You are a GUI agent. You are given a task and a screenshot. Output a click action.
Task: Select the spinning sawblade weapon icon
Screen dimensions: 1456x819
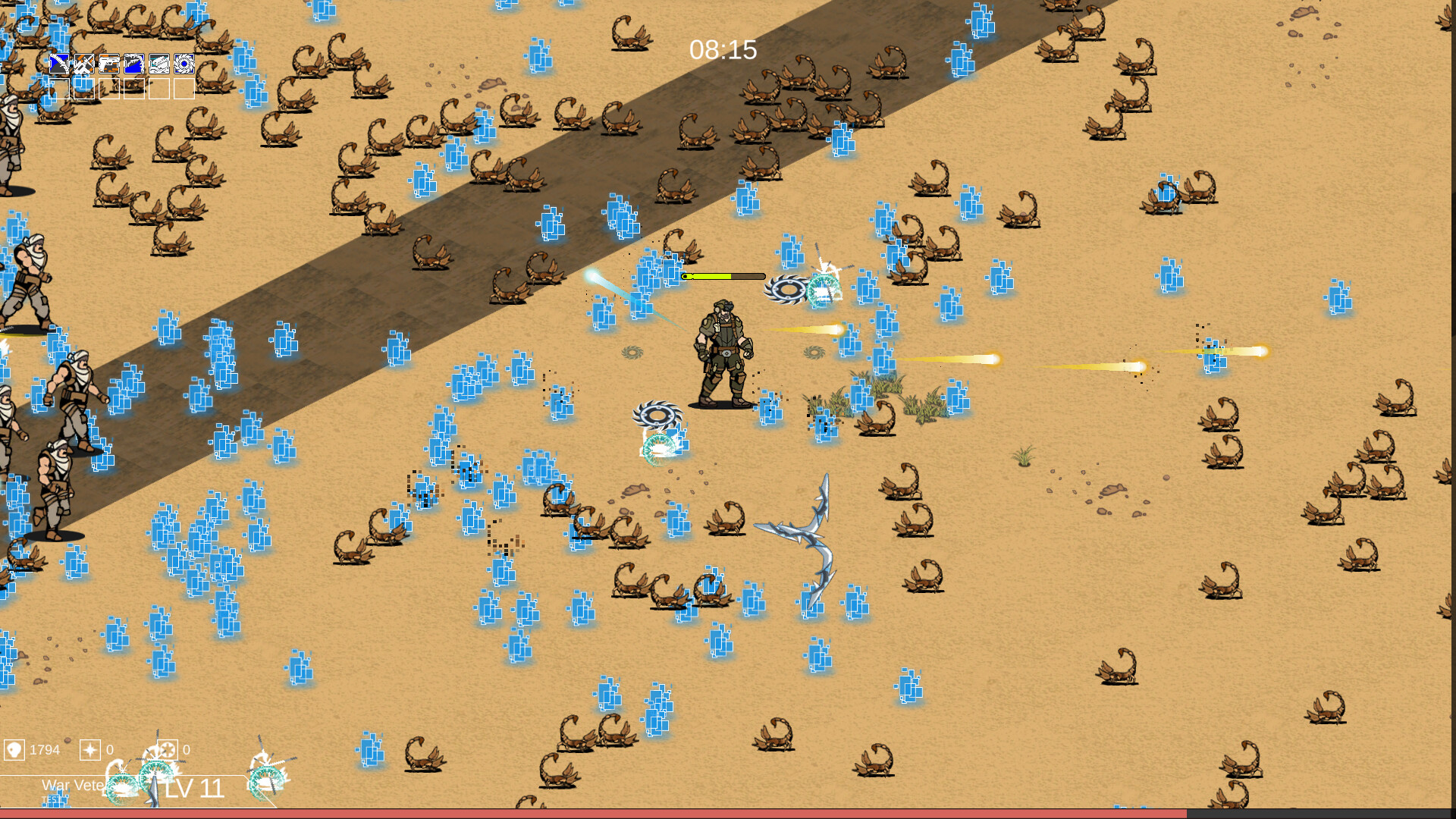(x=185, y=64)
